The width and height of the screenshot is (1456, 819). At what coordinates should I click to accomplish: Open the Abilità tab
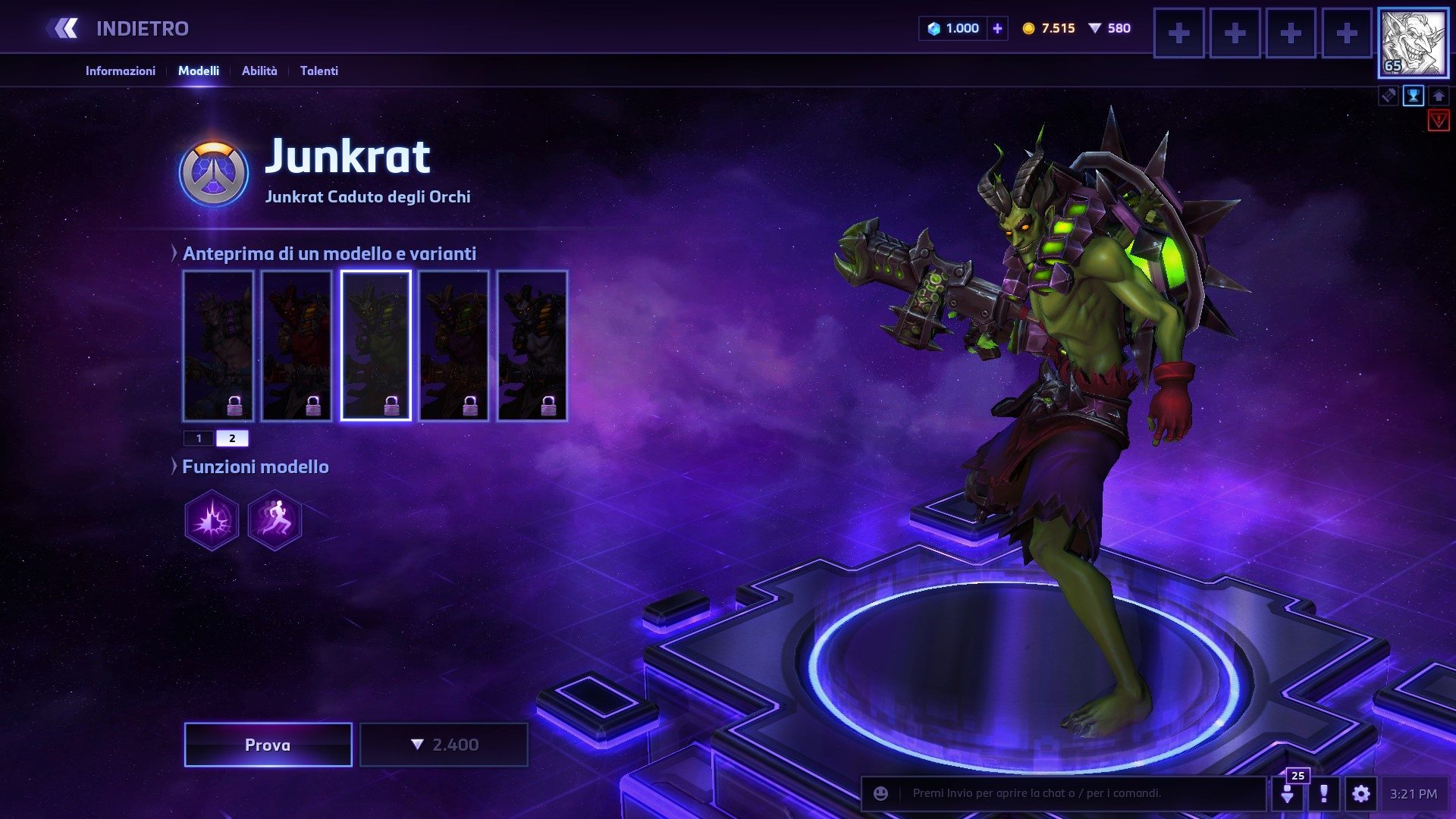pos(259,71)
